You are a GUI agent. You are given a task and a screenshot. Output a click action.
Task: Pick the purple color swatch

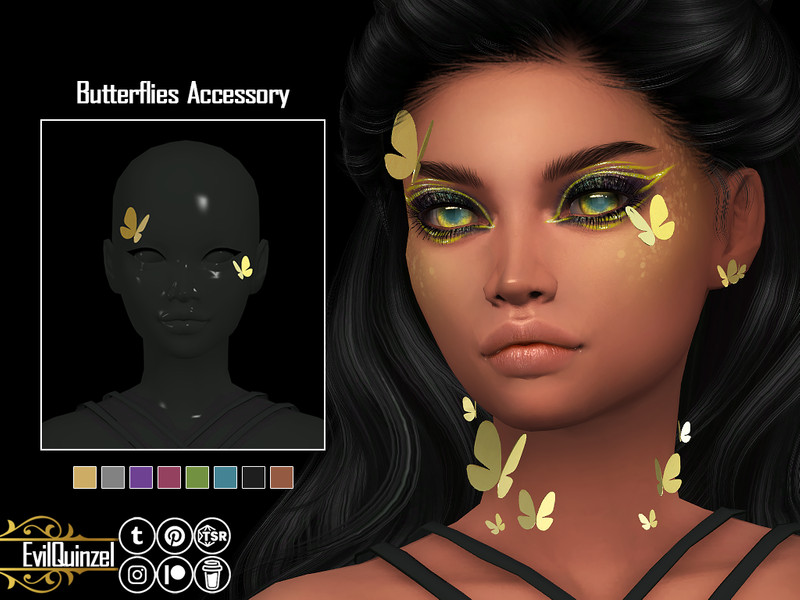pyautogui.click(x=141, y=477)
